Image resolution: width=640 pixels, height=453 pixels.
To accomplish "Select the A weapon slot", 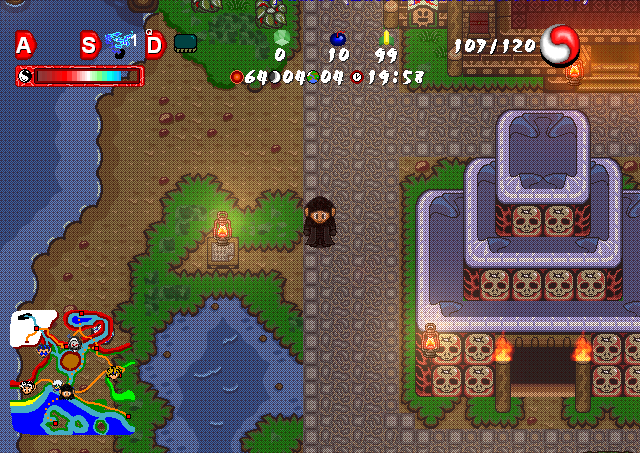I will pyautogui.click(x=24, y=44).
